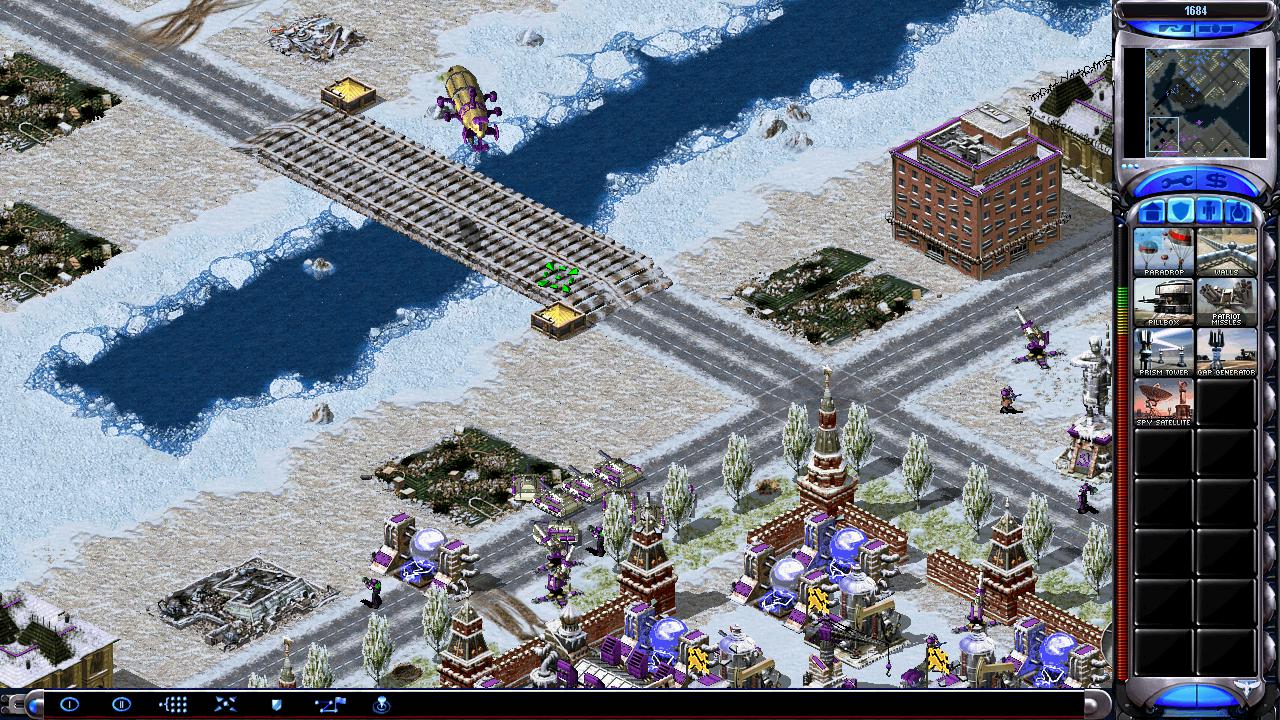Select the Gap Generator build icon
Screen dimensions: 1280x720
tap(1226, 351)
